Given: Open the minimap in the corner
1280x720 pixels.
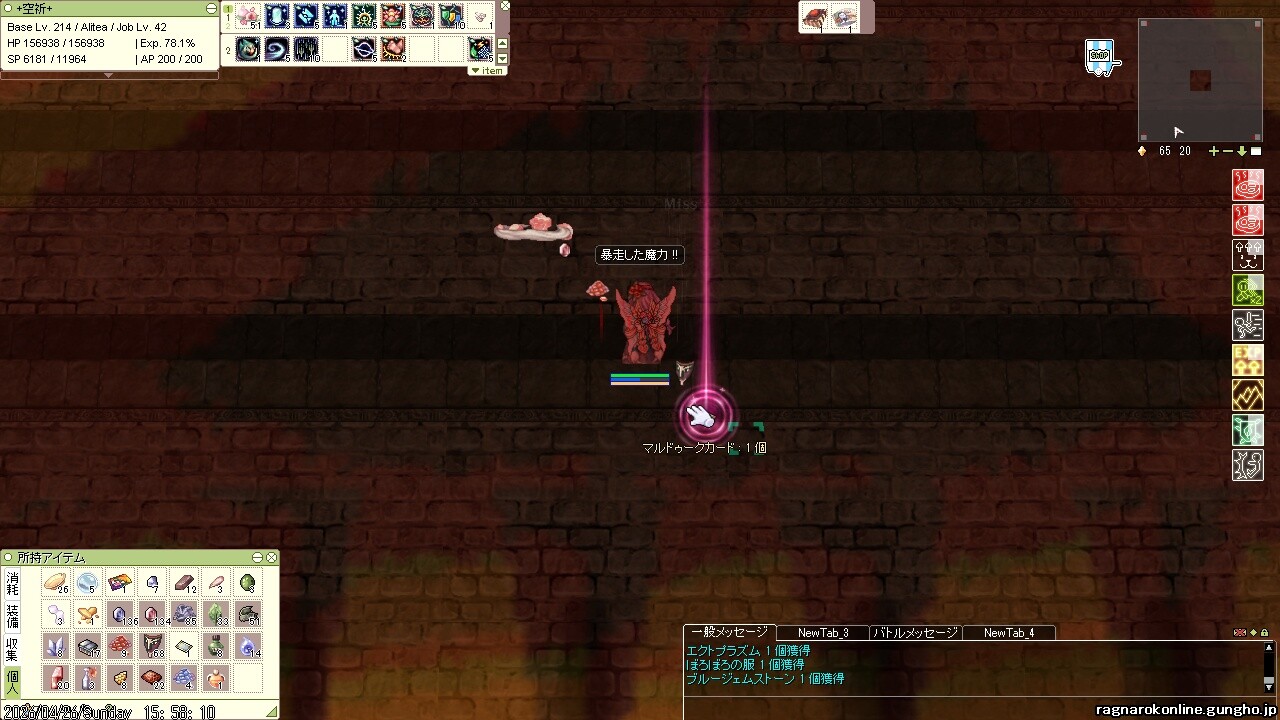Looking at the screenshot, I should (1199, 80).
